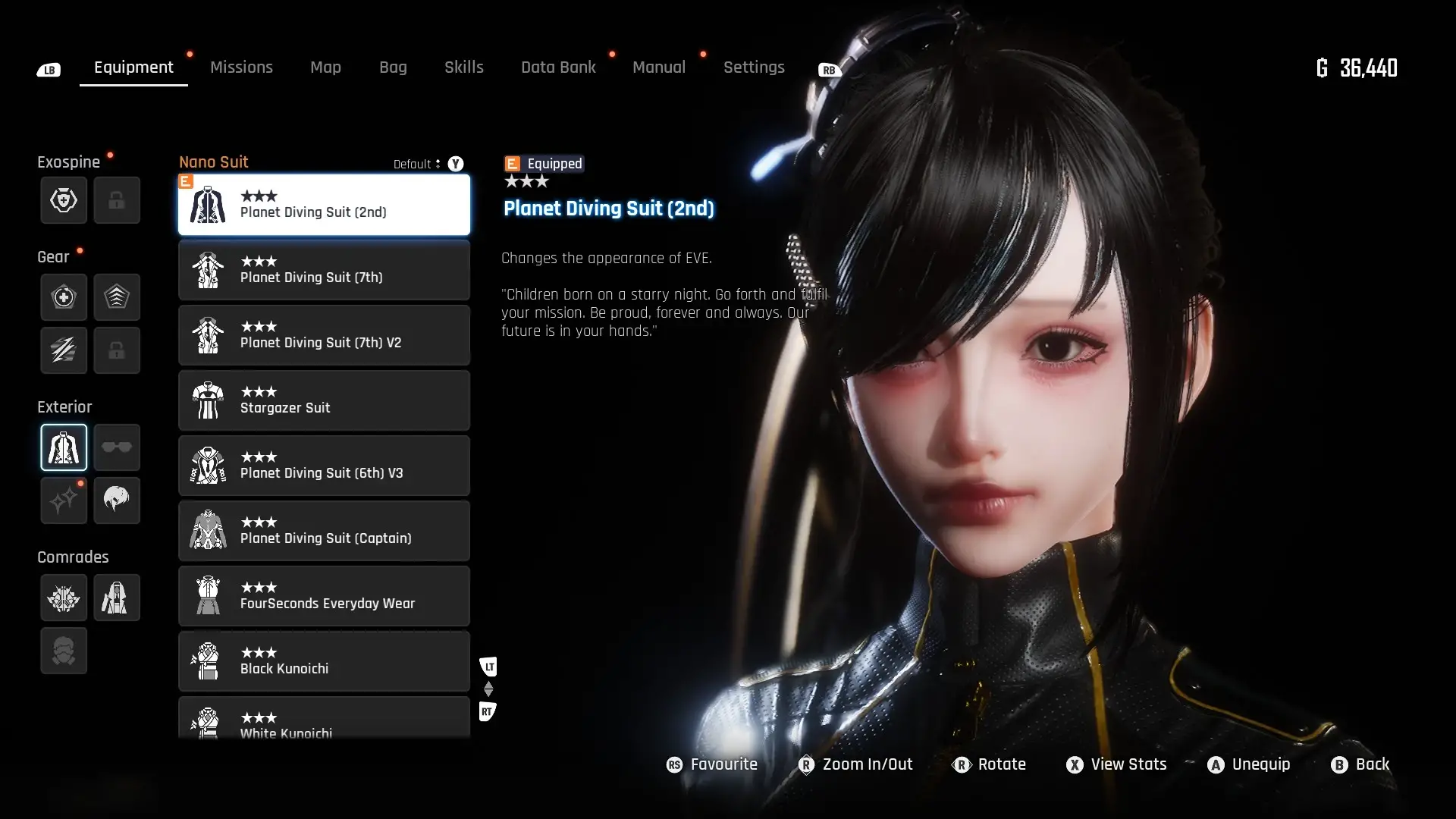Go to the Bag tab
Image resolution: width=1456 pixels, height=819 pixels.
[x=393, y=67]
